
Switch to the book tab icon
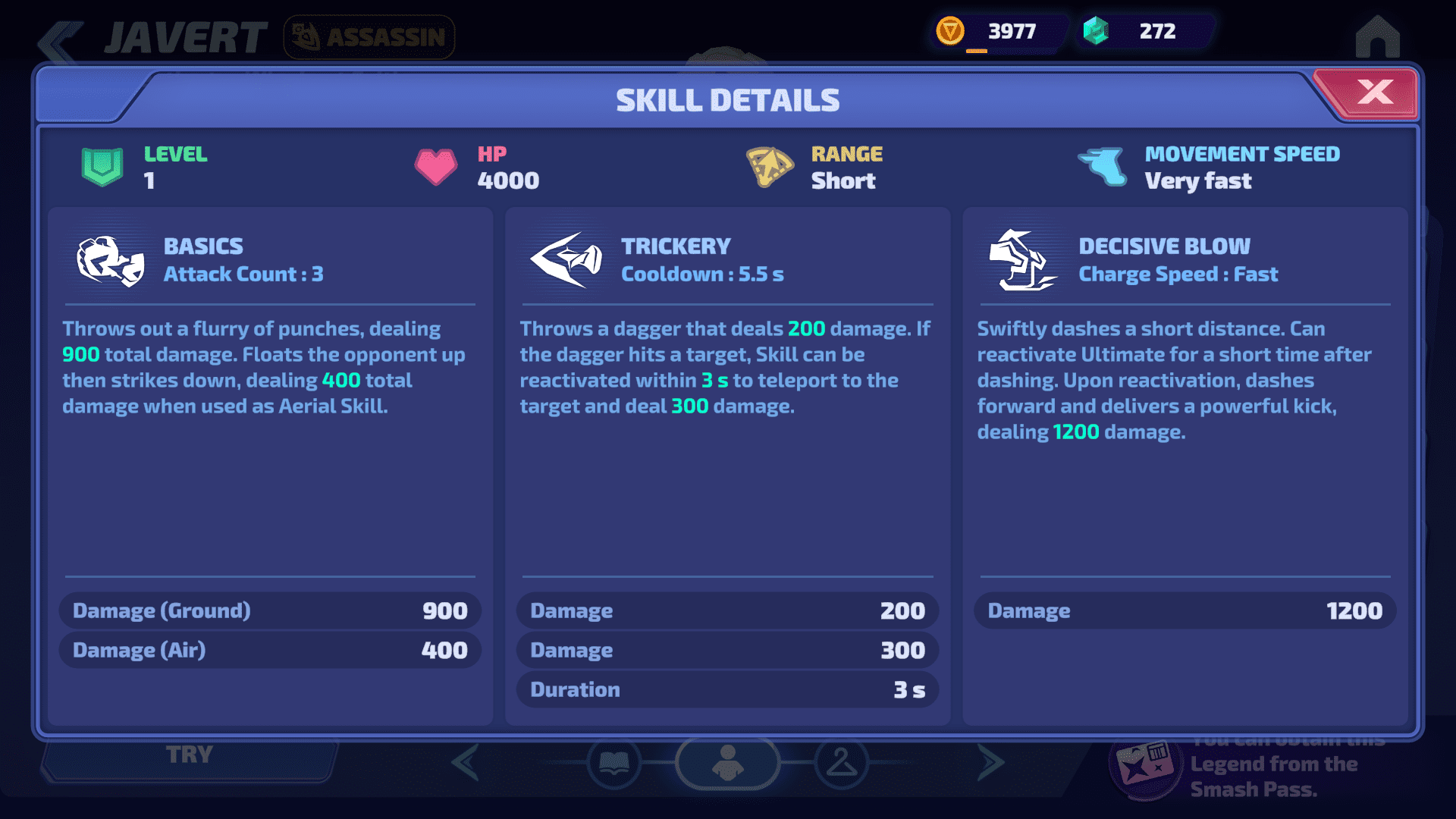pos(613,763)
